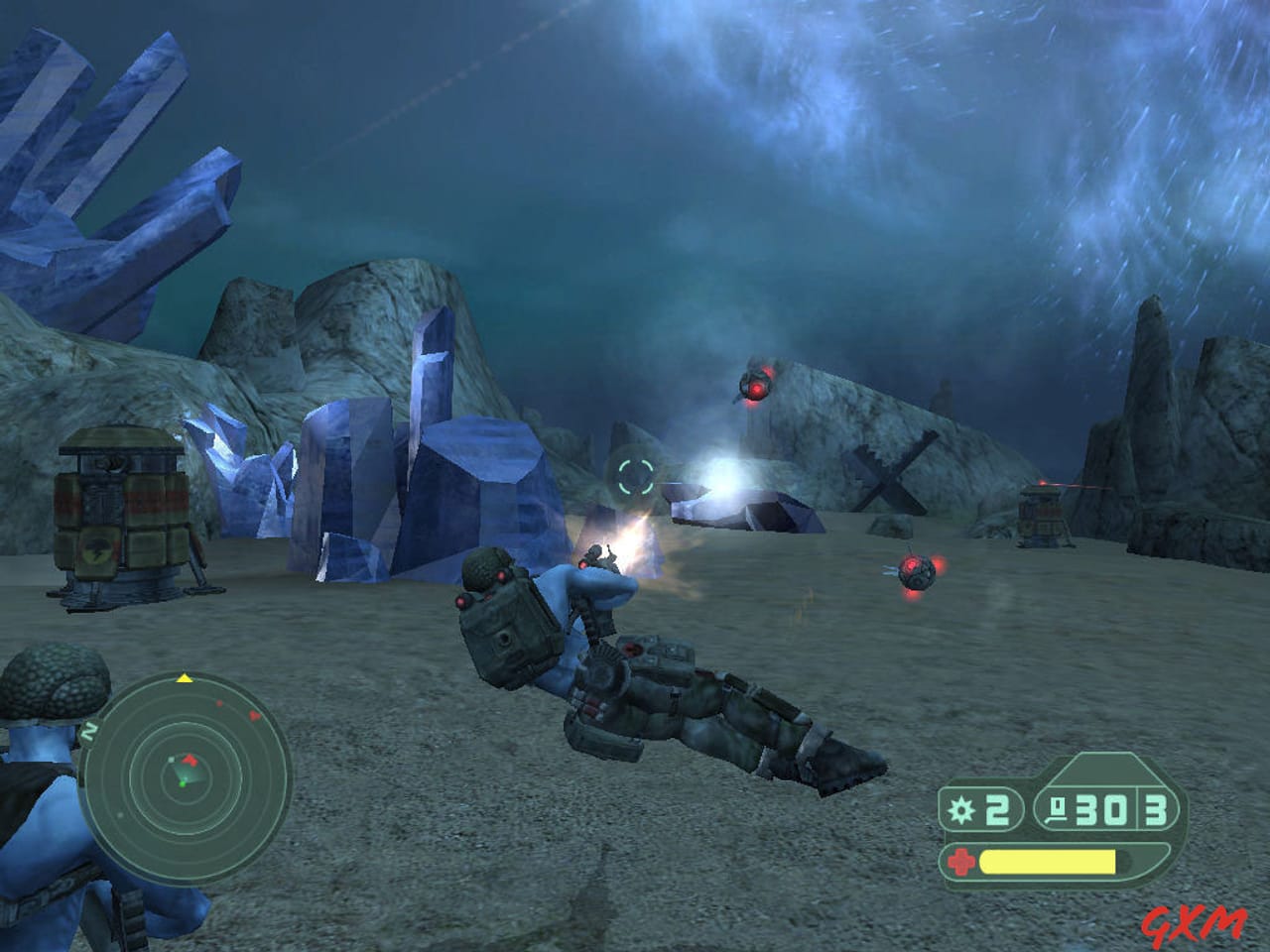This screenshot has height=952, width=1270.
Task: Click the red health cross icon
Action: (961, 860)
